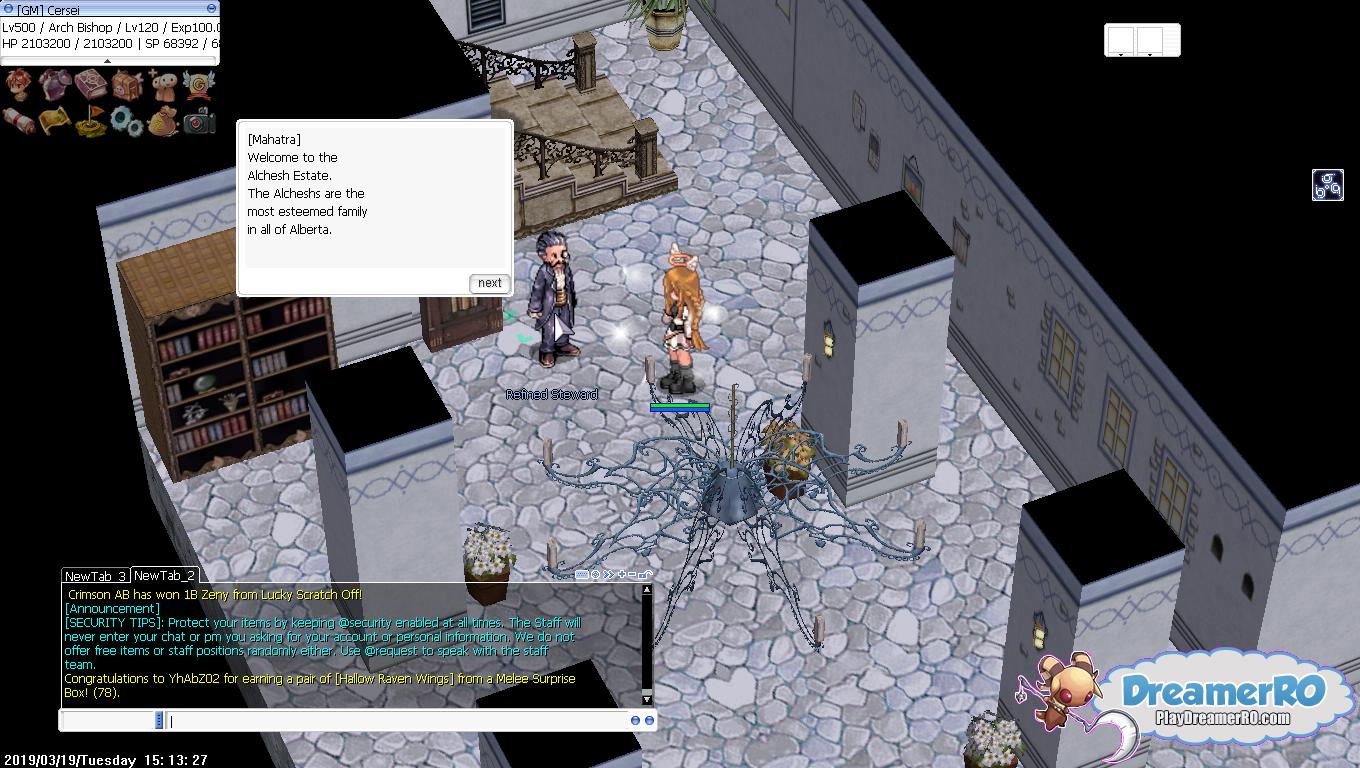The height and width of the screenshot is (768, 1360).
Task: Minimize the Cersei info window
Action: [x=211, y=9]
